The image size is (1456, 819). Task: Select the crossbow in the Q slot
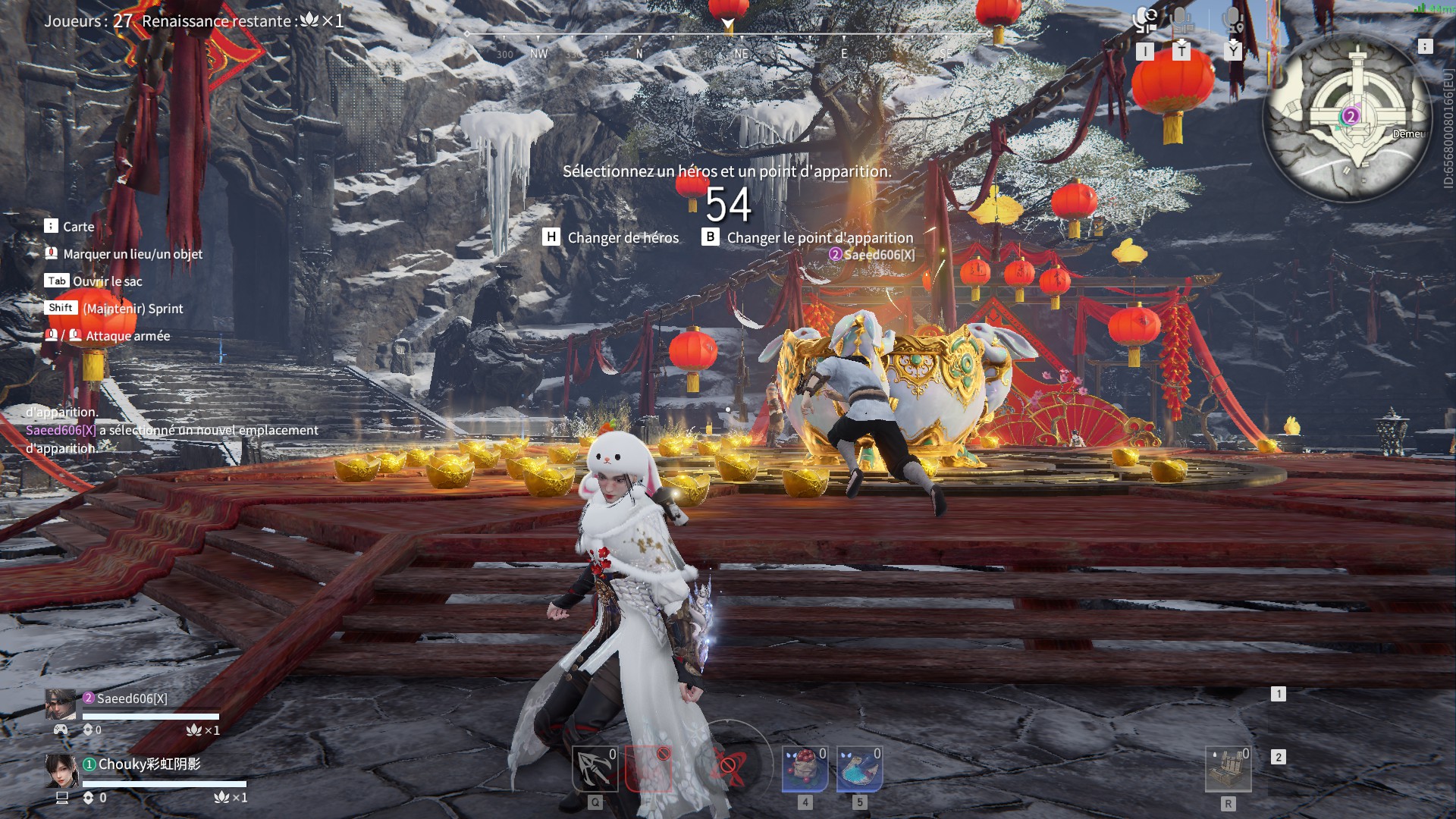(594, 767)
